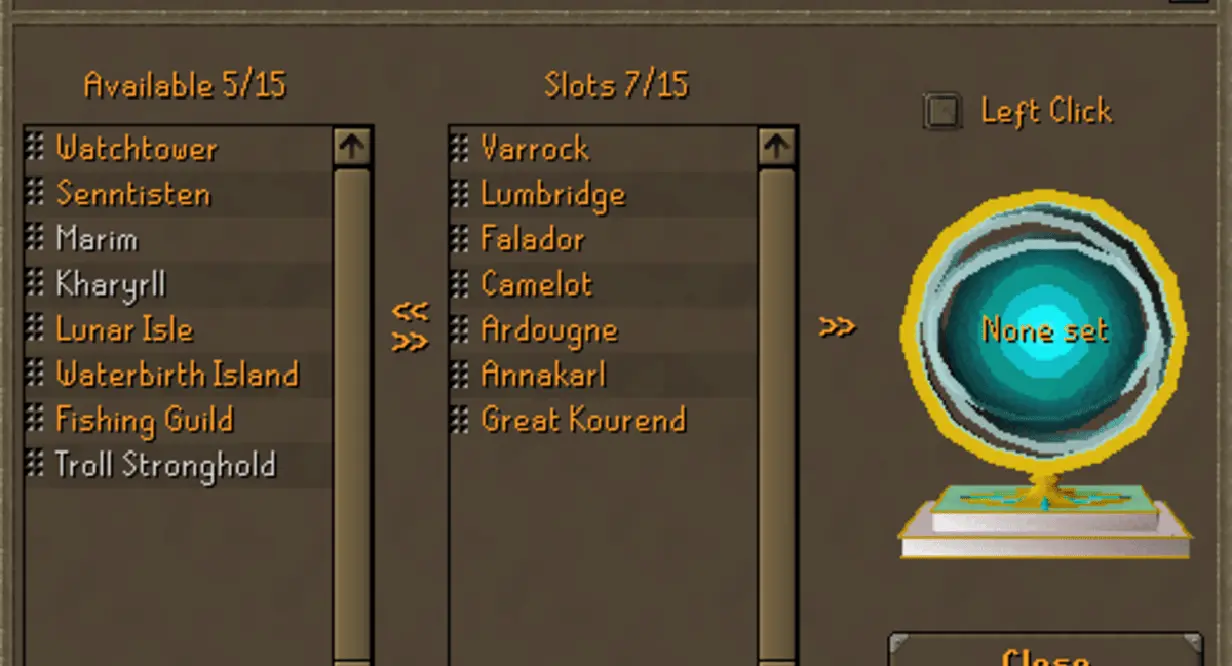Pick Camelot from the slots

tap(537, 285)
